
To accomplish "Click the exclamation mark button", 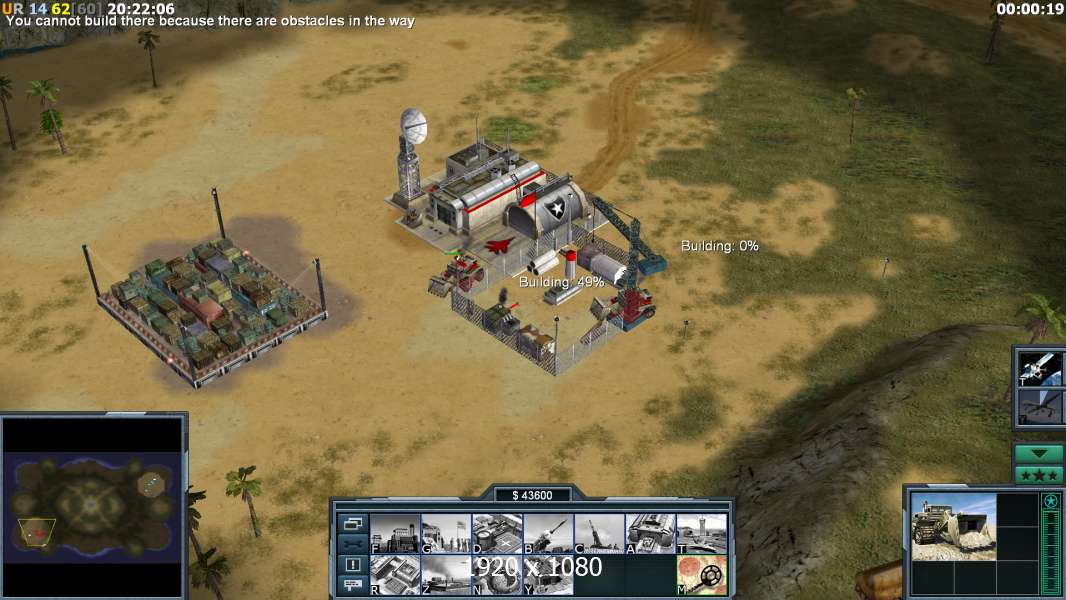I will coord(352,564).
